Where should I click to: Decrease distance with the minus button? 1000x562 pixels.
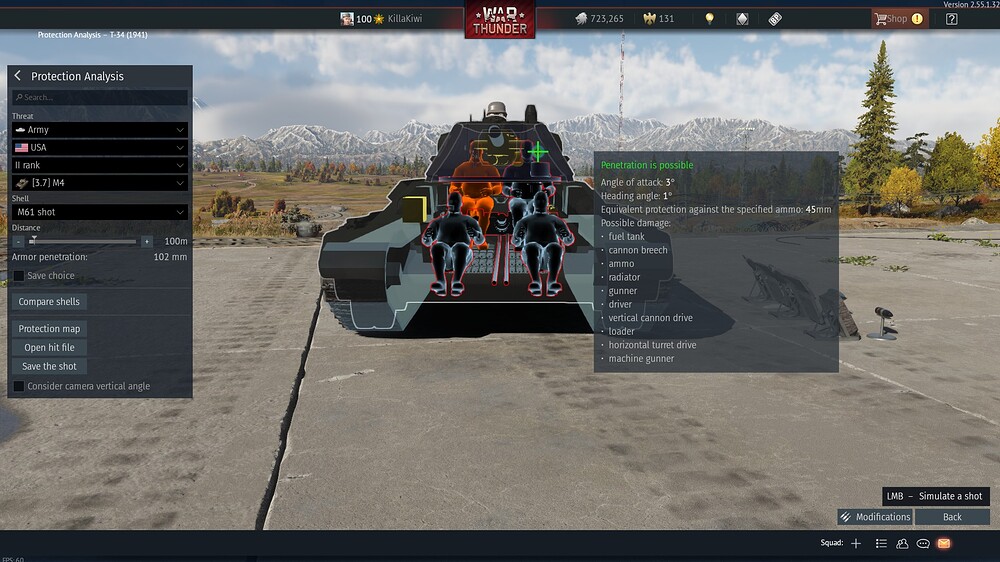click(x=19, y=241)
